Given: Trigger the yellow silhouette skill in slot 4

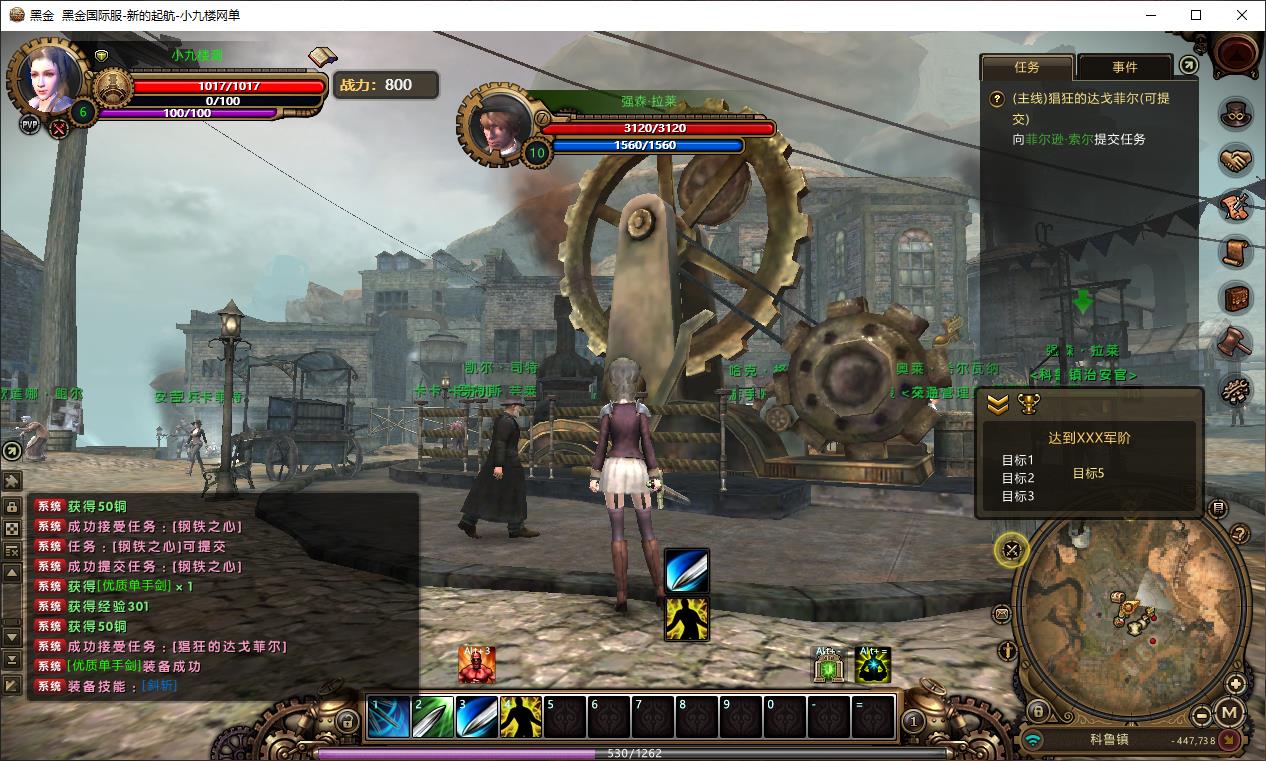Looking at the screenshot, I should click(x=521, y=717).
